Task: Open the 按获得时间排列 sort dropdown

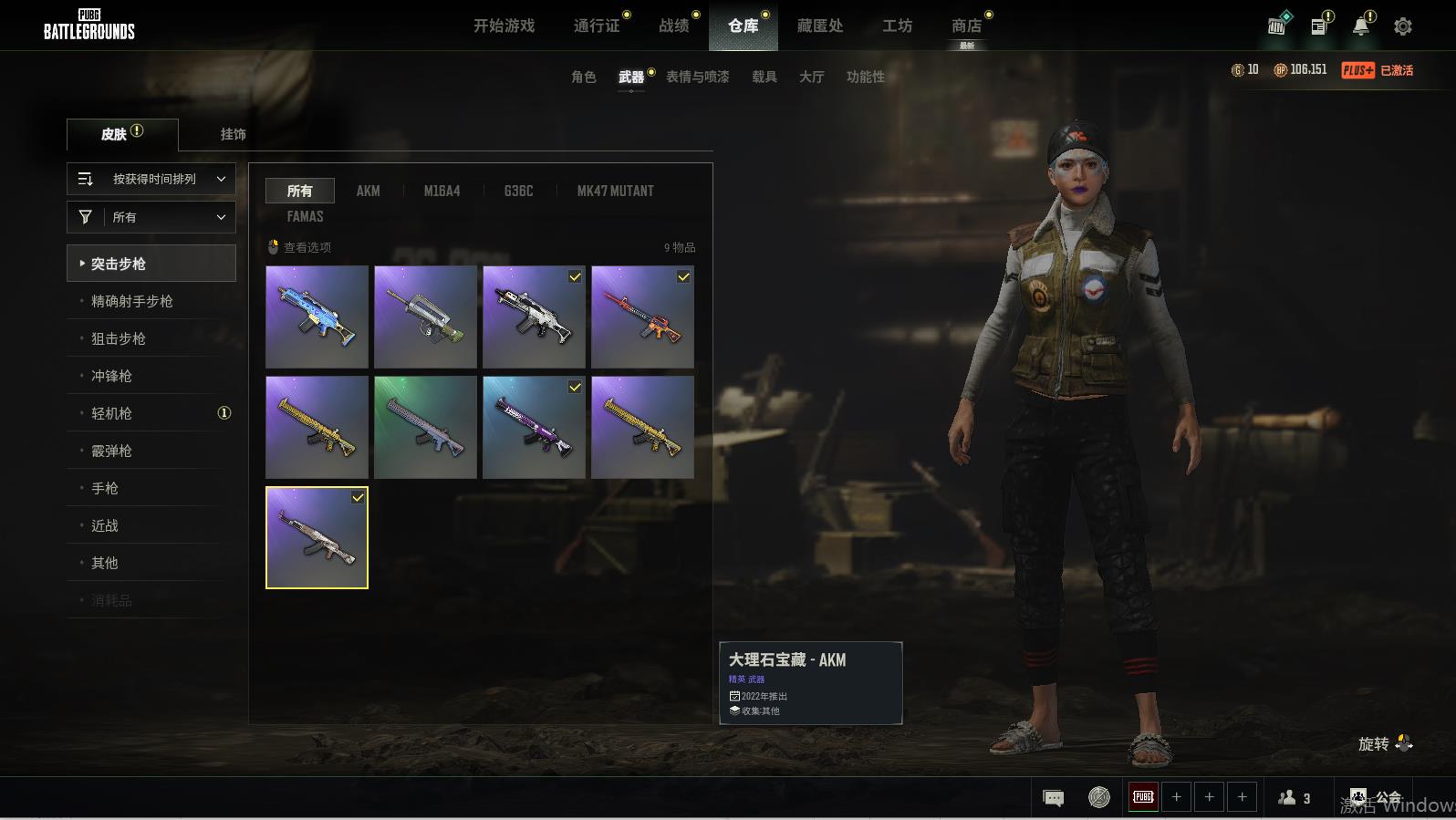Action: 151,179
